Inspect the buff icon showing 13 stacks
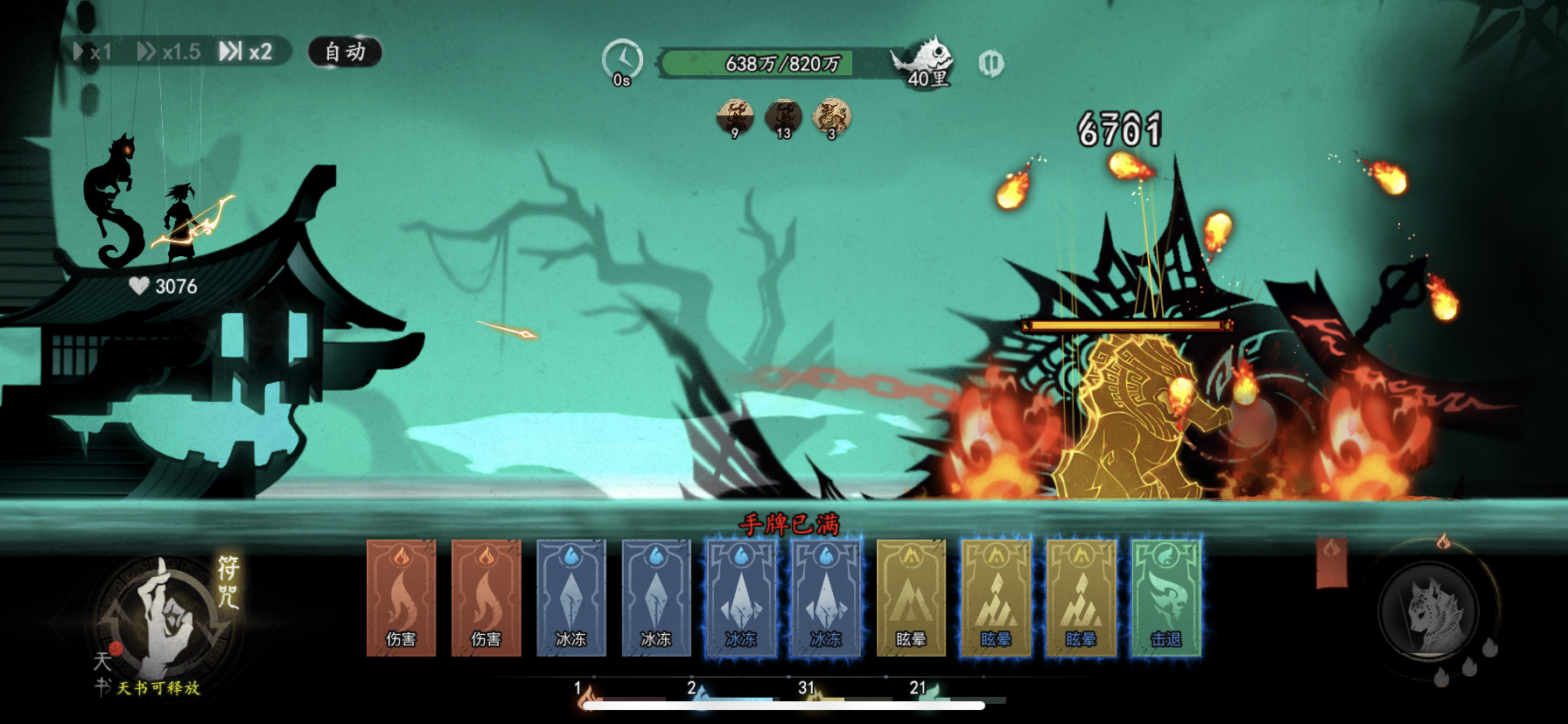Image resolution: width=1568 pixels, height=724 pixels. pyautogui.click(x=783, y=117)
